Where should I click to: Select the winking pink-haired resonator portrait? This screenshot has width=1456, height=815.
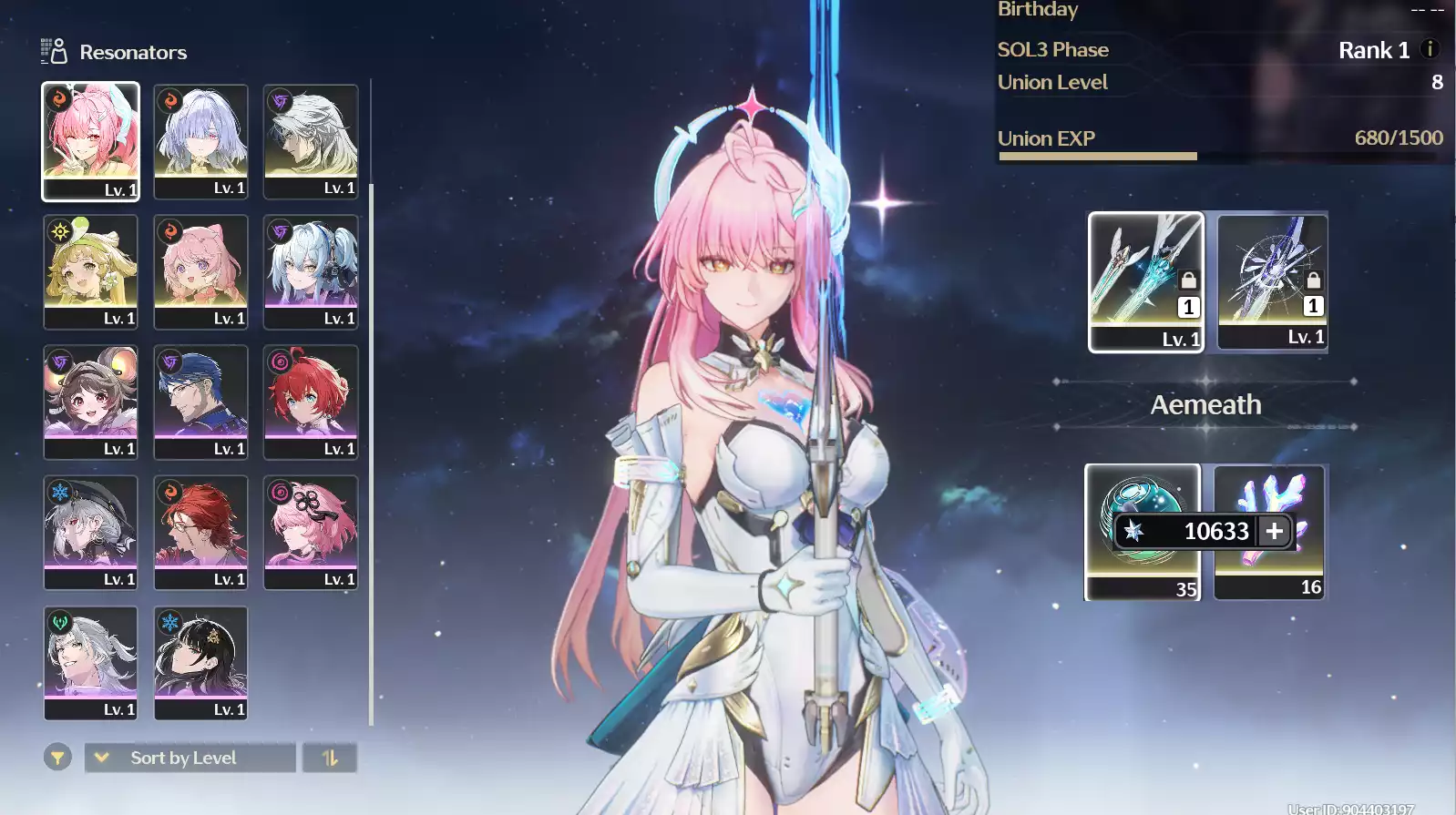coord(90,141)
